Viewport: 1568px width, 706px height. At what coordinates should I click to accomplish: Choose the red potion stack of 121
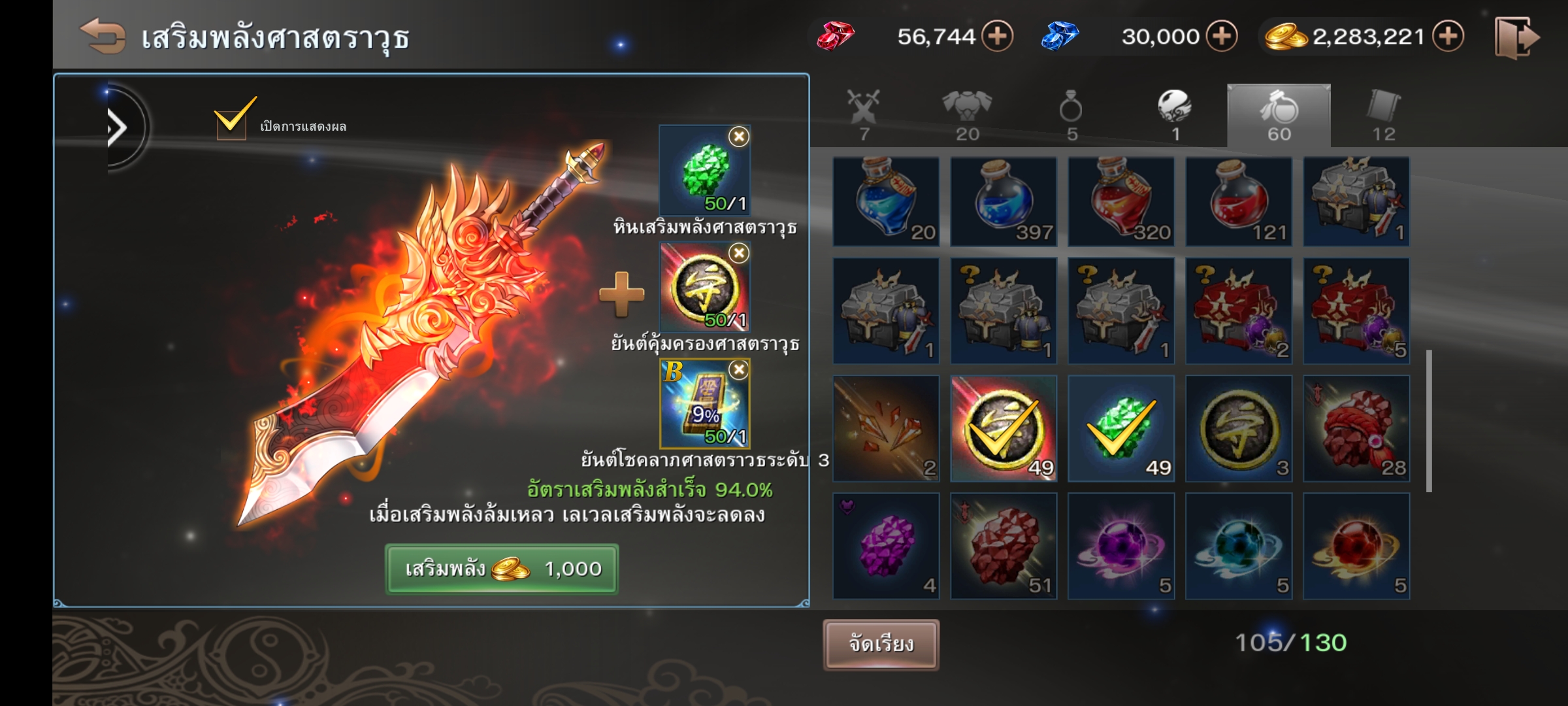[x=1239, y=201]
